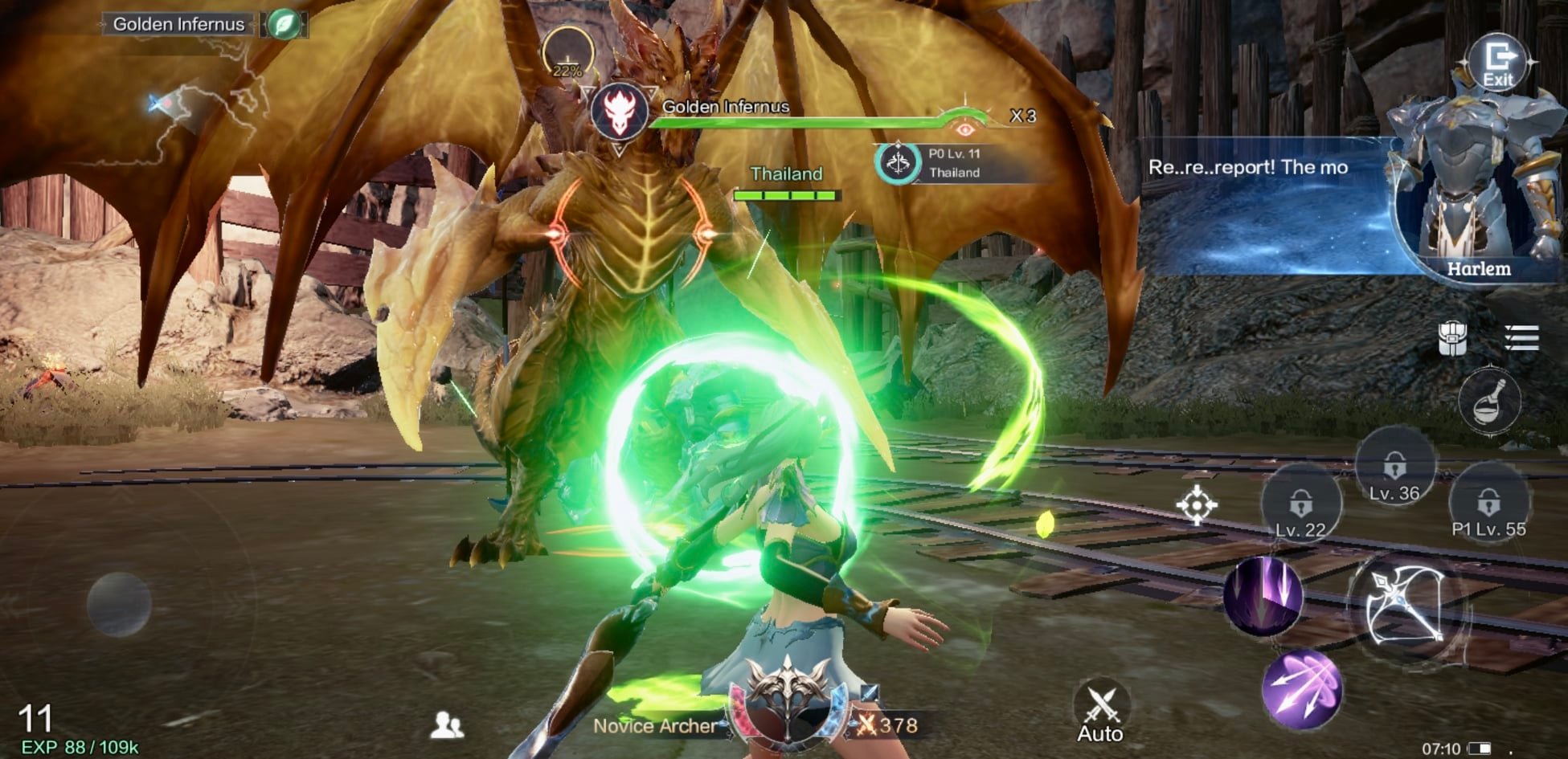
Task: Open the party members icon
Action: pos(446,725)
